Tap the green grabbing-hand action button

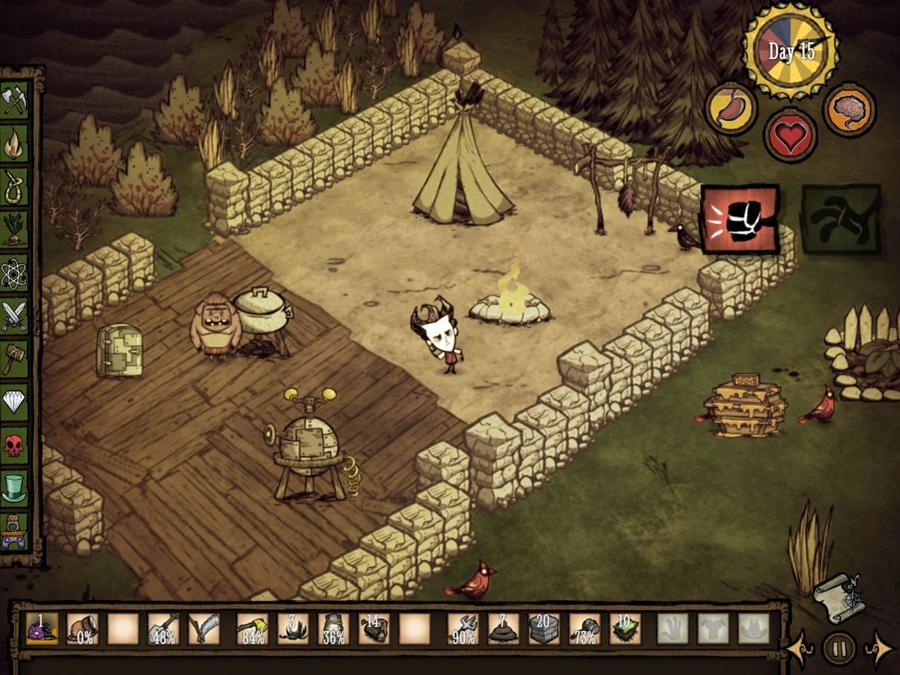click(x=840, y=219)
